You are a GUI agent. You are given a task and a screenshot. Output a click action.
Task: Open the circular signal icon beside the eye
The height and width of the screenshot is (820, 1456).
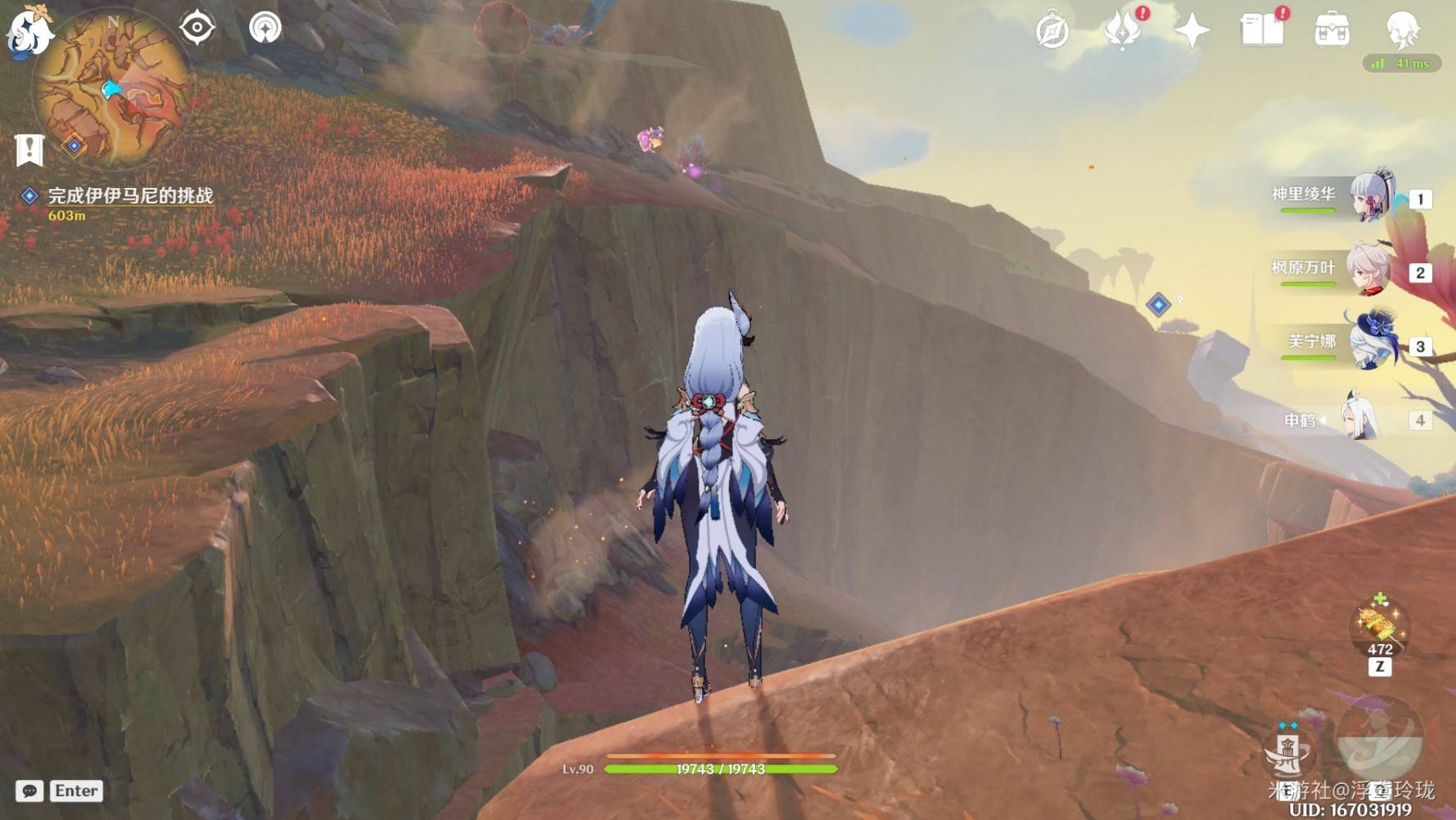tap(265, 28)
